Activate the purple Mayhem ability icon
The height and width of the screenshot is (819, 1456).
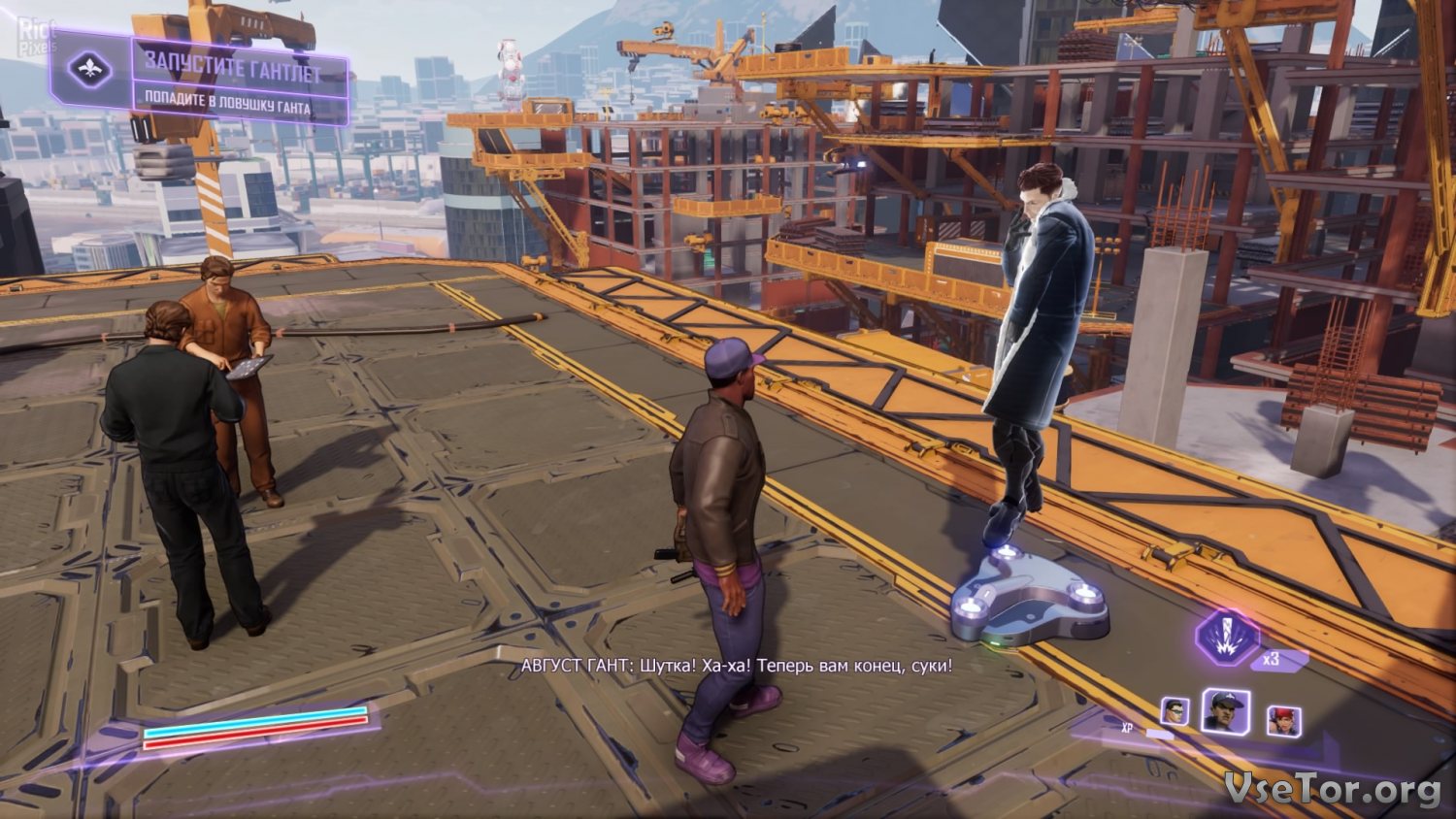1226,637
